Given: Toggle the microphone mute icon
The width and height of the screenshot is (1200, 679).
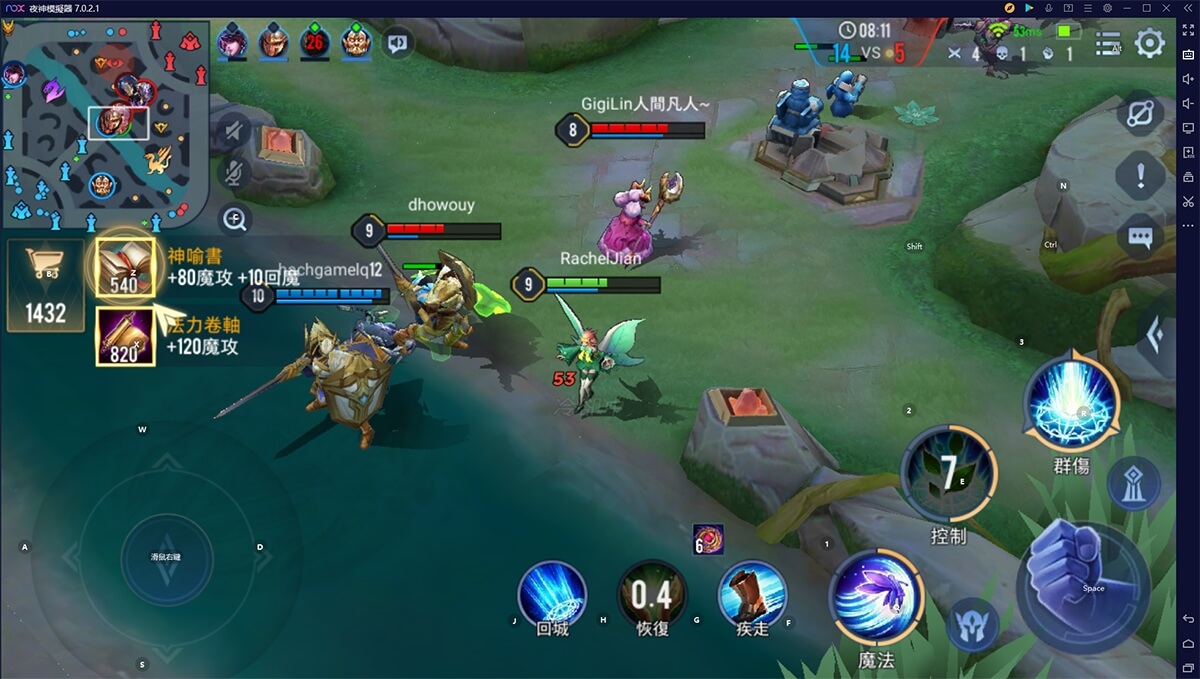Looking at the screenshot, I should tap(233, 173).
